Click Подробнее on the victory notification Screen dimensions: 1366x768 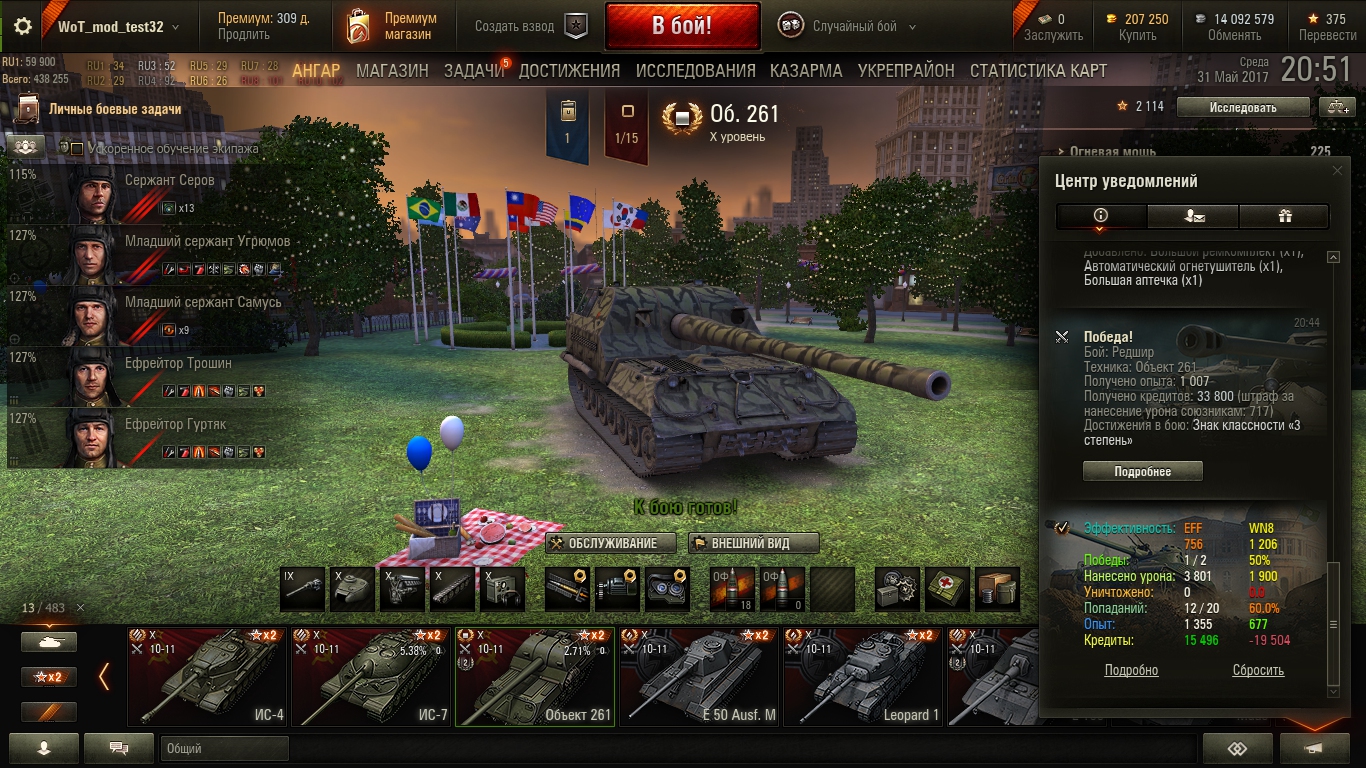(1142, 471)
